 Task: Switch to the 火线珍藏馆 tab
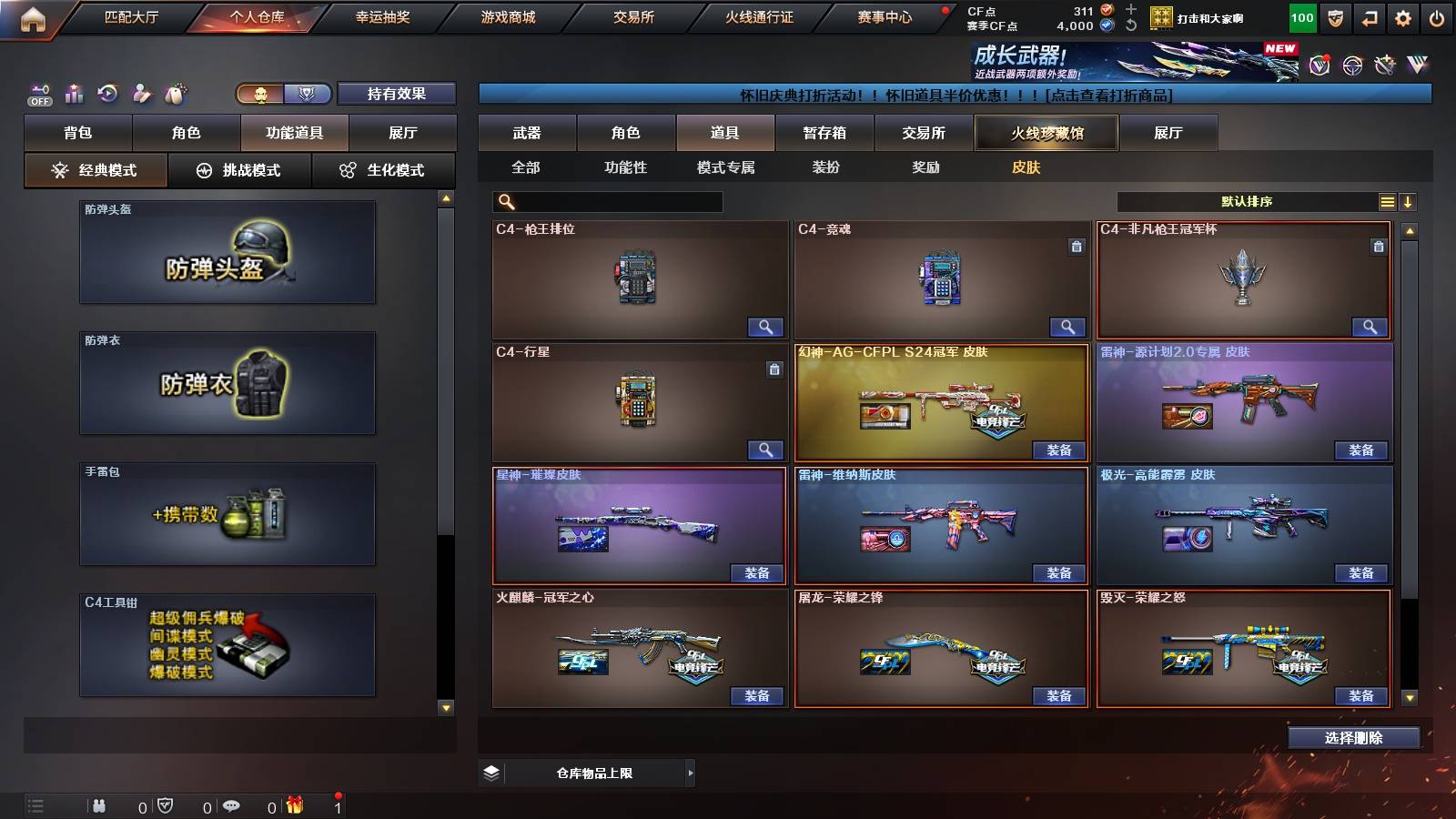tap(1046, 133)
